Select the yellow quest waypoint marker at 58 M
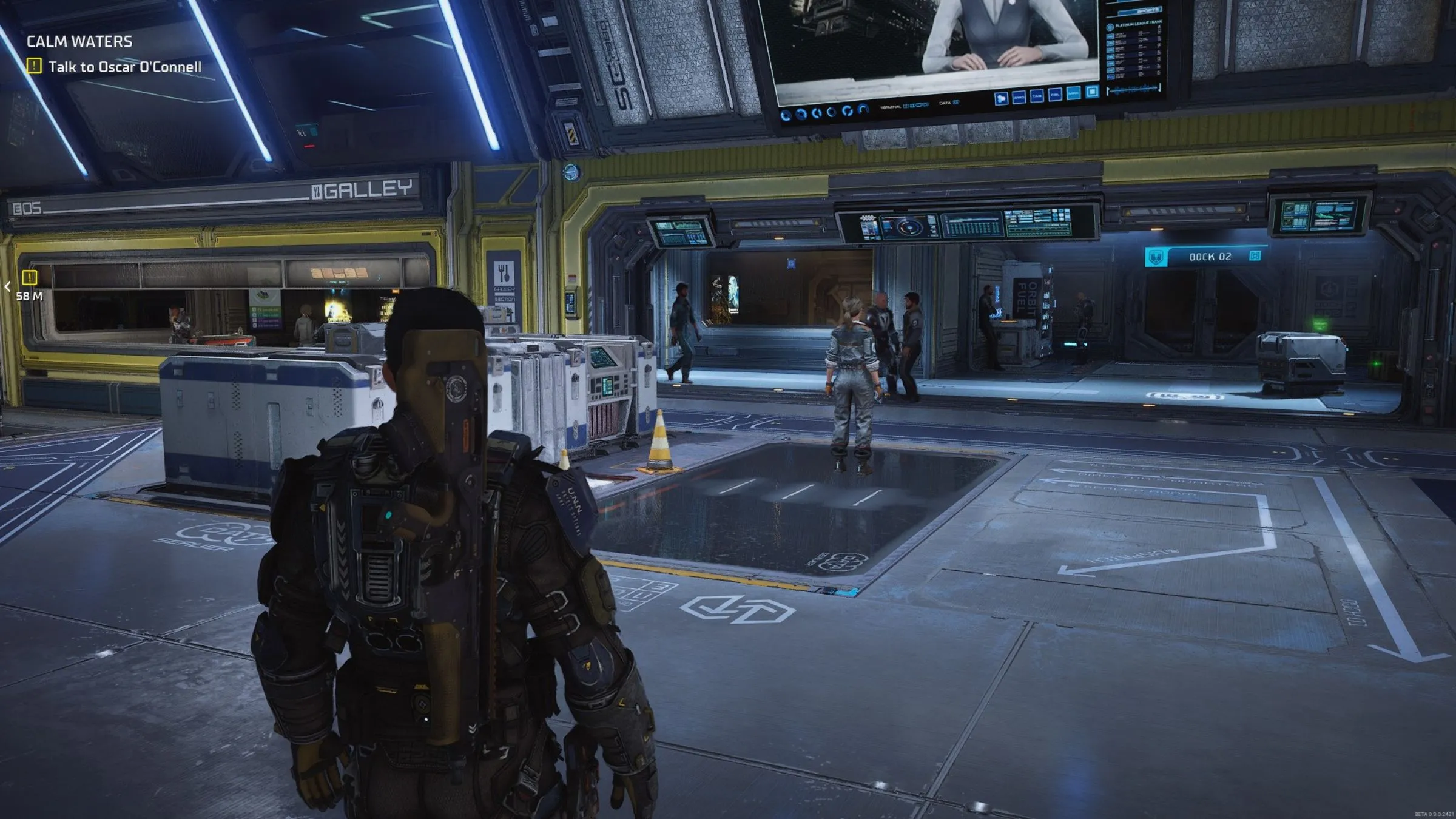Image resolution: width=1456 pixels, height=819 pixels. click(x=29, y=278)
